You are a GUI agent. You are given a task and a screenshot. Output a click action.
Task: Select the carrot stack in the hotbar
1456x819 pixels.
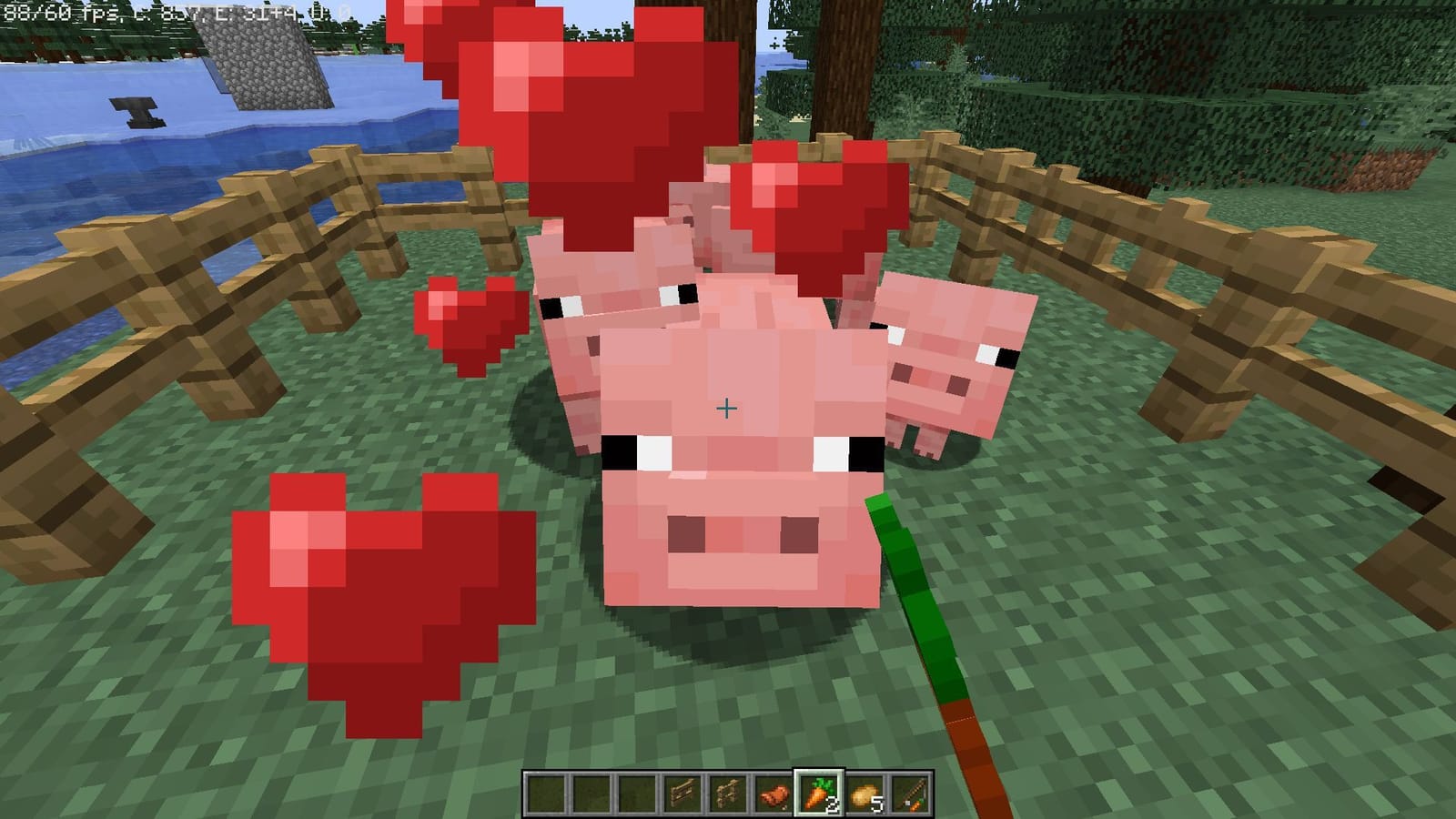pyautogui.click(x=817, y=790)
